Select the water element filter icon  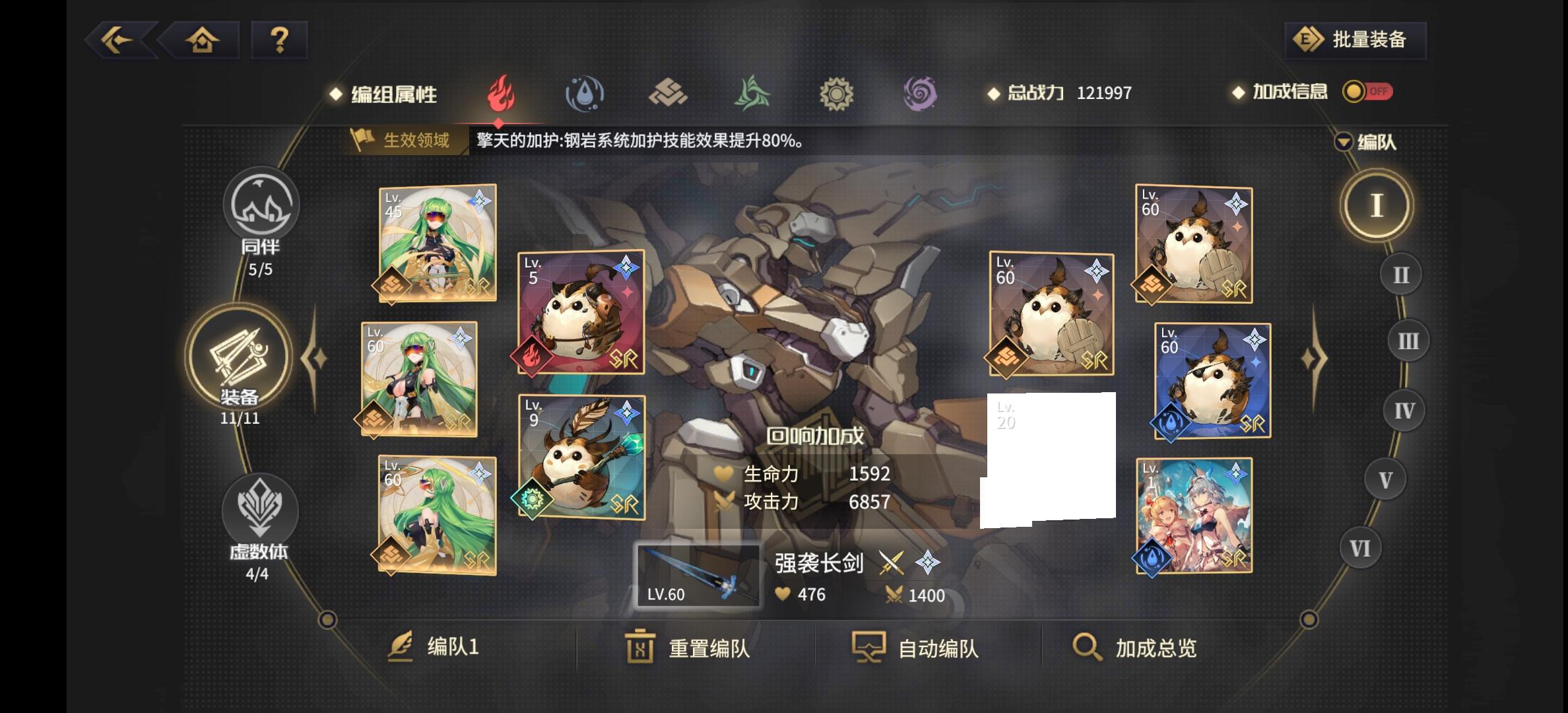tap(585, 93)
